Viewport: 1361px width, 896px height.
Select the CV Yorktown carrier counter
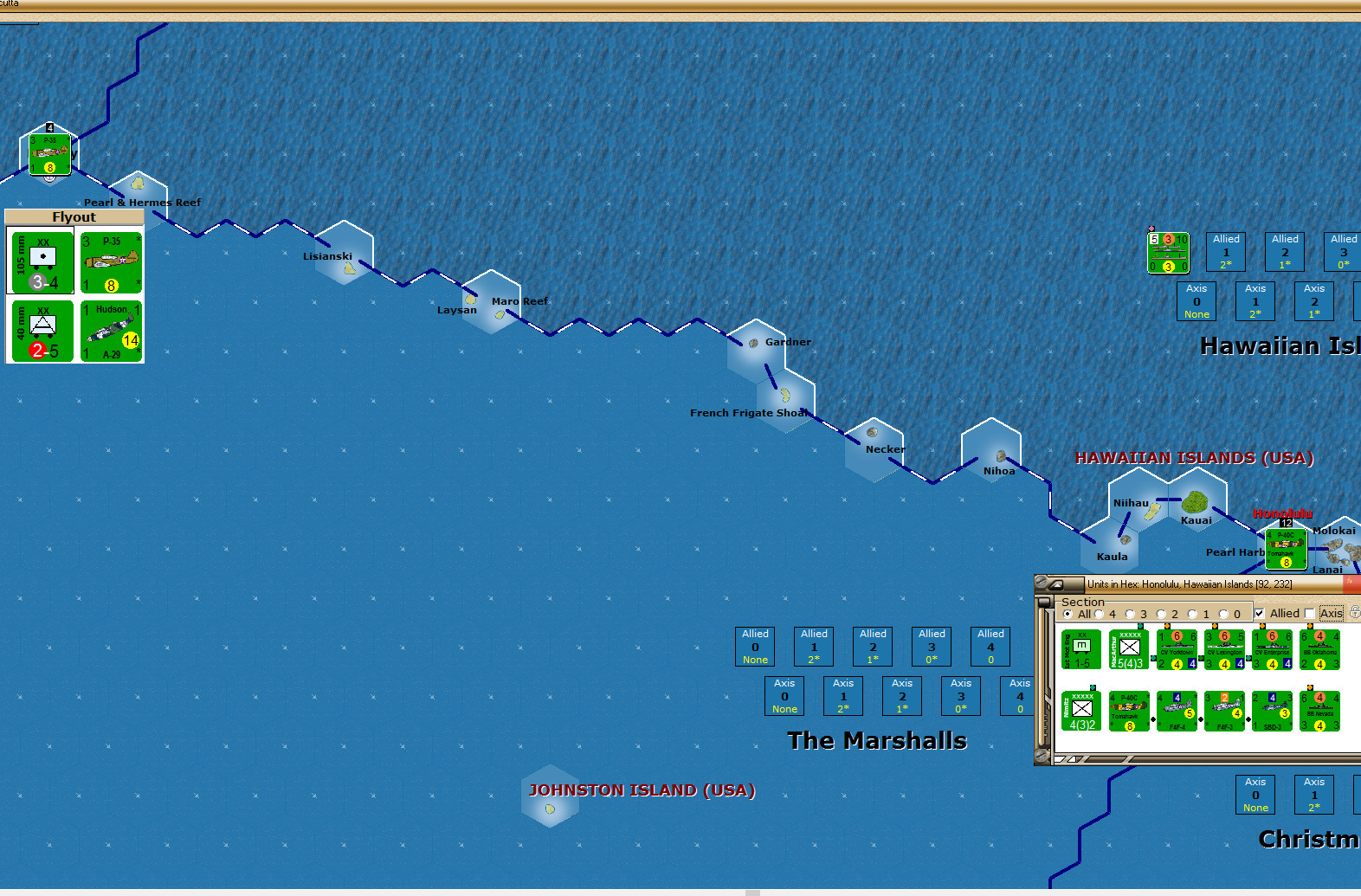[x=1177, y=650]
